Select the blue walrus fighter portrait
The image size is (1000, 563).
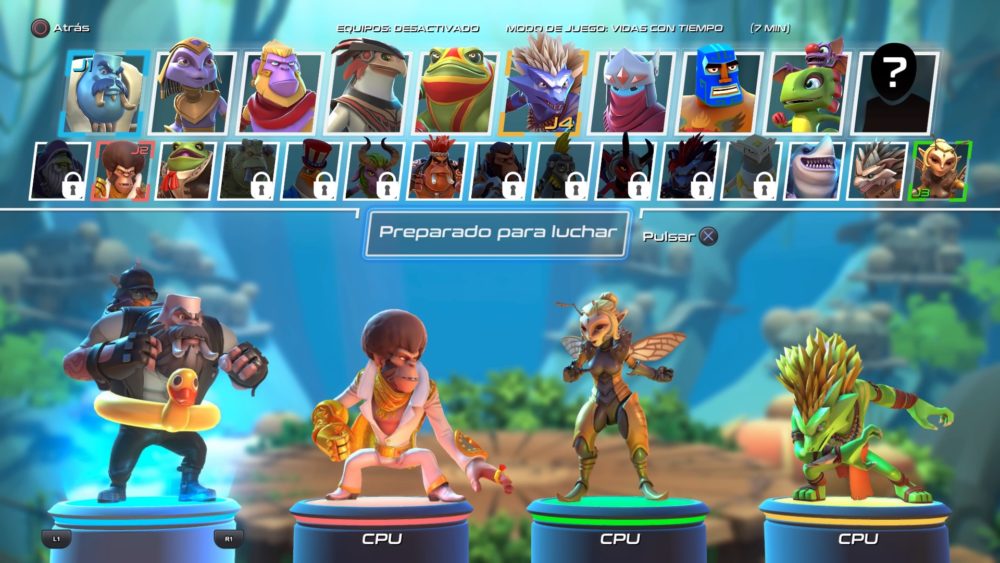[104, 93]
